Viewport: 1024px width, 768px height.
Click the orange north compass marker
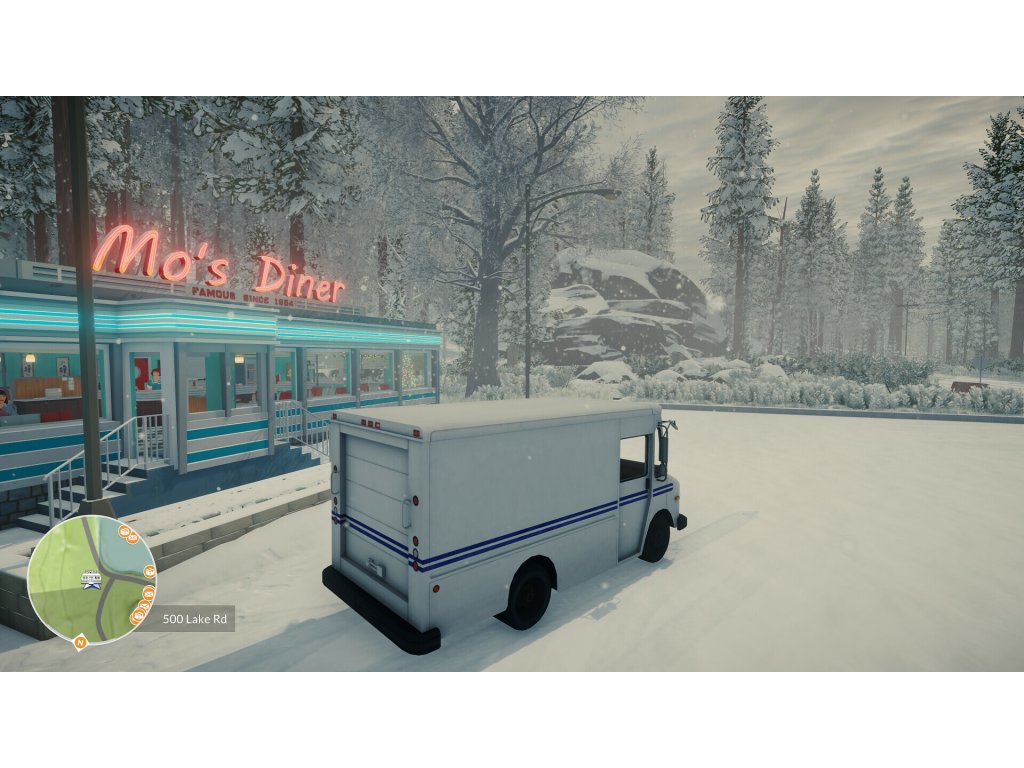(x=80, y=643)
